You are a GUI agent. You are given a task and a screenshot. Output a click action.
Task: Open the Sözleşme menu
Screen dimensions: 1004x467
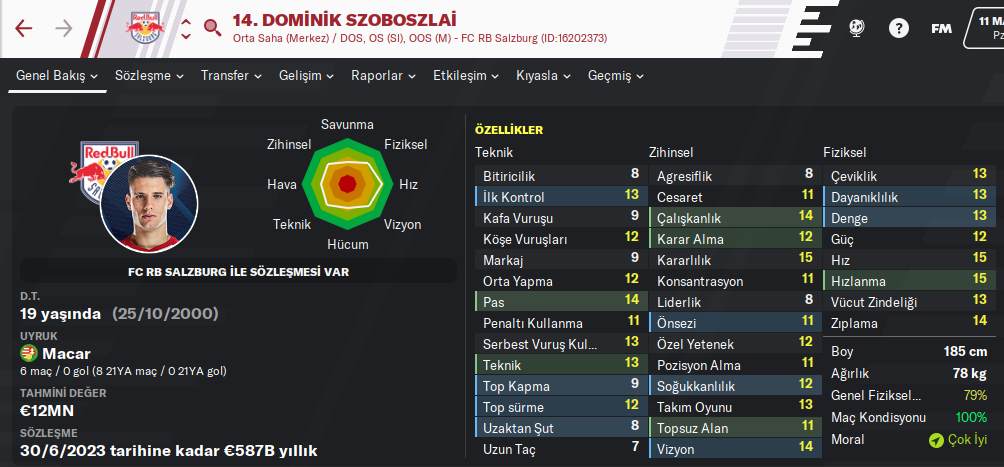(x=149, y=76)
